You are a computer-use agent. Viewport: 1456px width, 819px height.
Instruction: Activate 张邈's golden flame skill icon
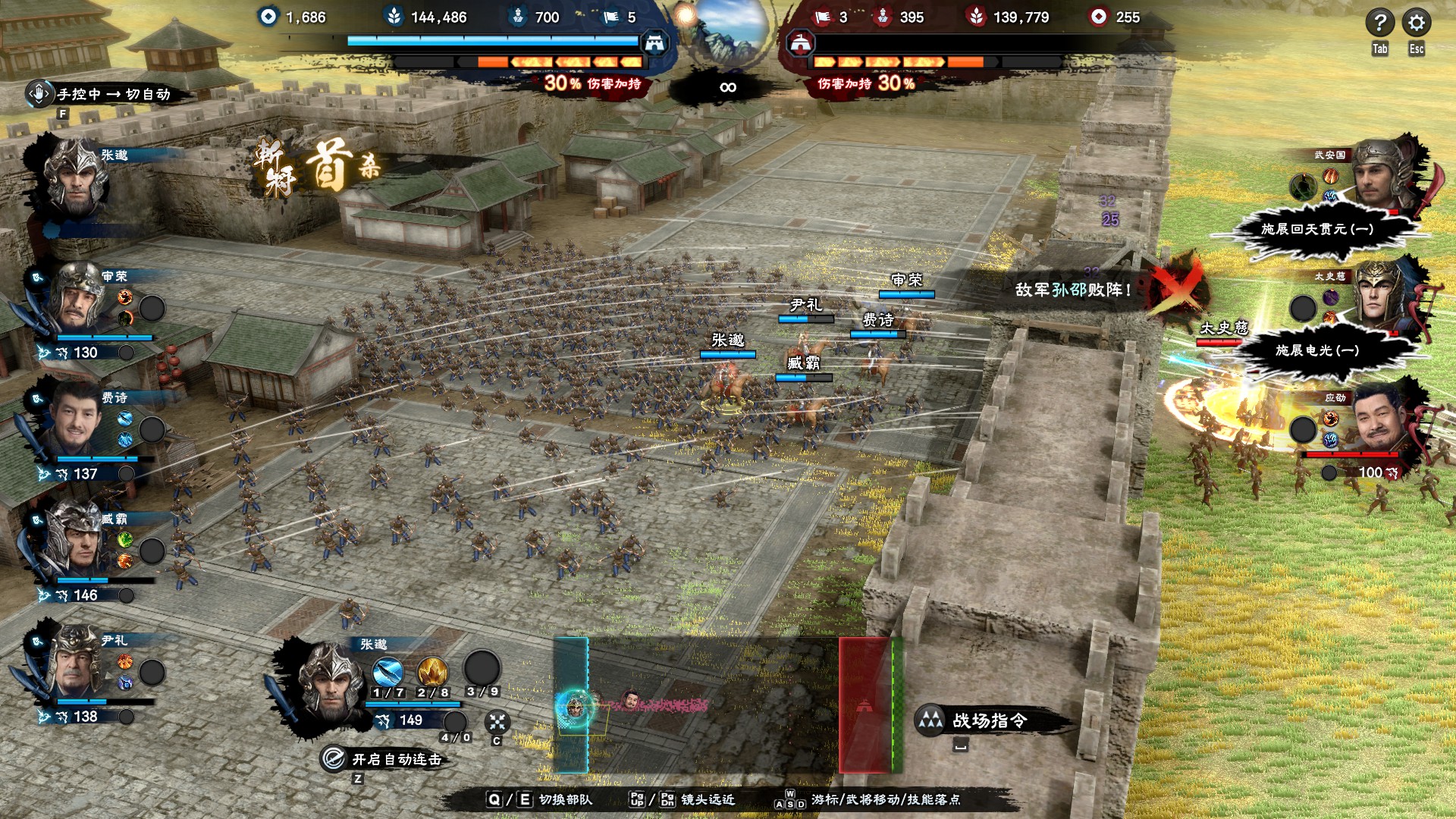[432, 672]
